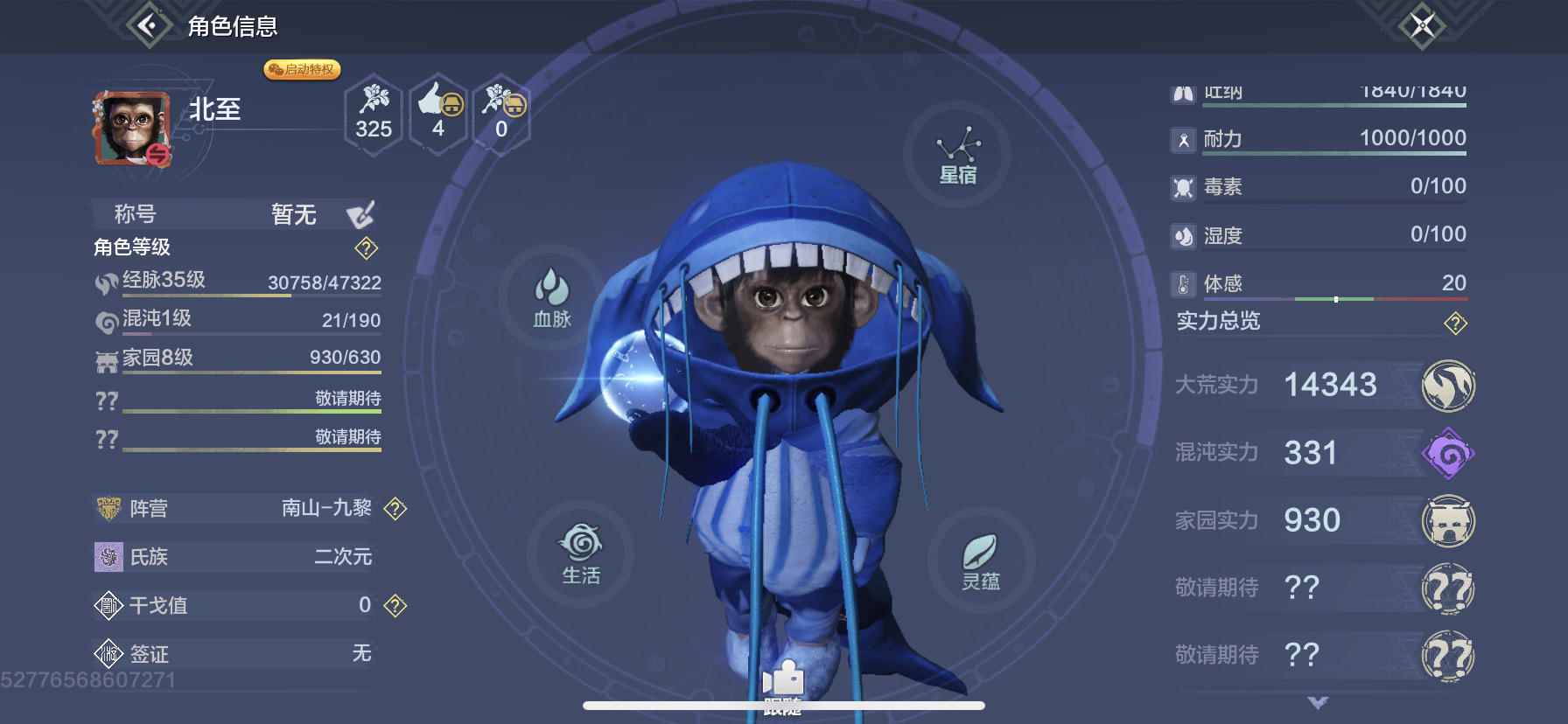Go back using the top-left arrow
The width and height of the screenshot is (1568, 724).
[147, 25]
